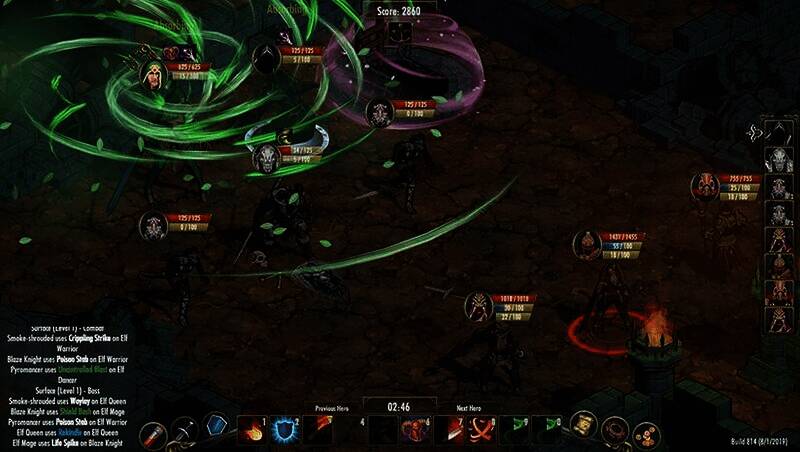Select the red-masked hero portrait with 755 health
Viewport: 800px width, 452px height.
pyautogui.click(x=706, y=185)
